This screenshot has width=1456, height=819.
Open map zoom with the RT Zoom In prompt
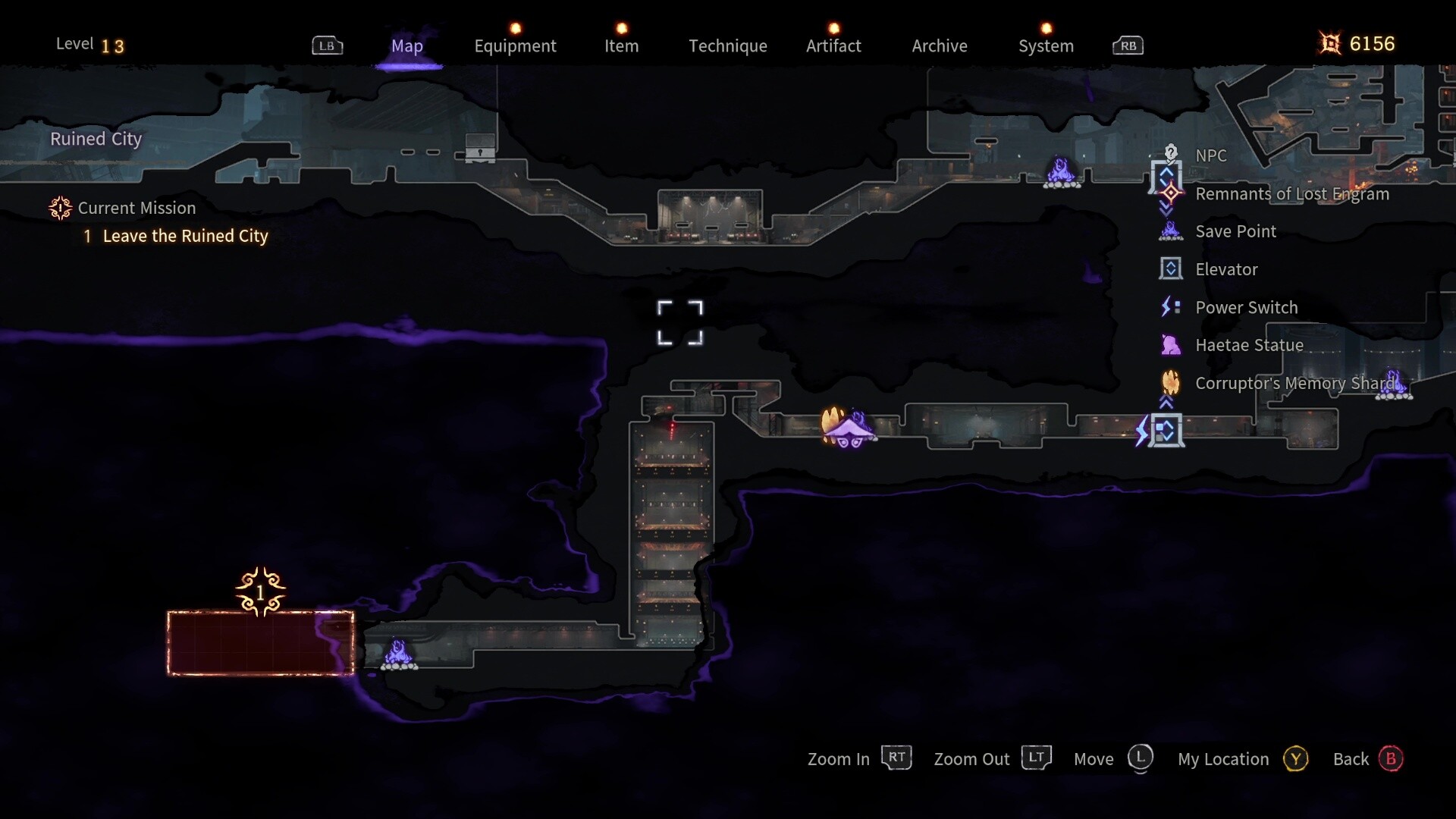point(896,758)
